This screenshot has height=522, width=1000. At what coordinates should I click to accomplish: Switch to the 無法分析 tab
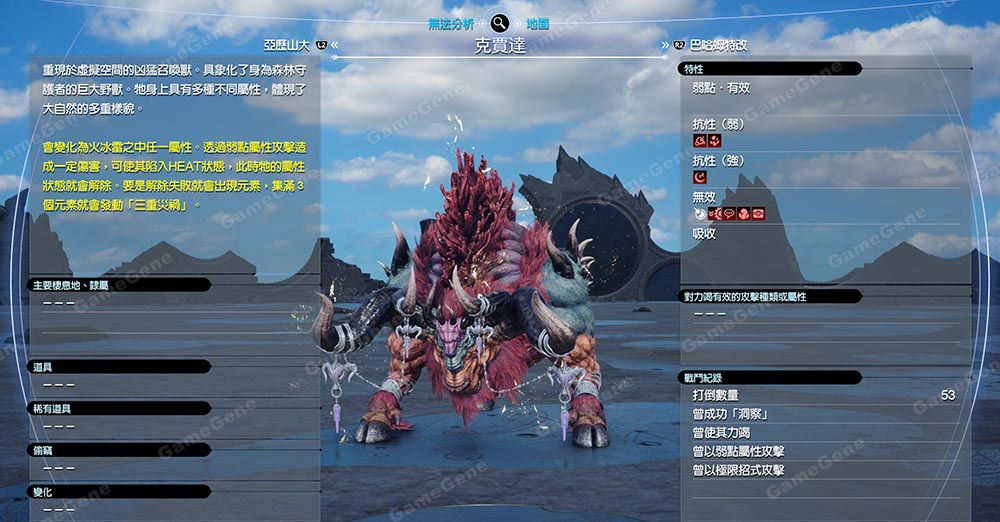pos(452,22)
